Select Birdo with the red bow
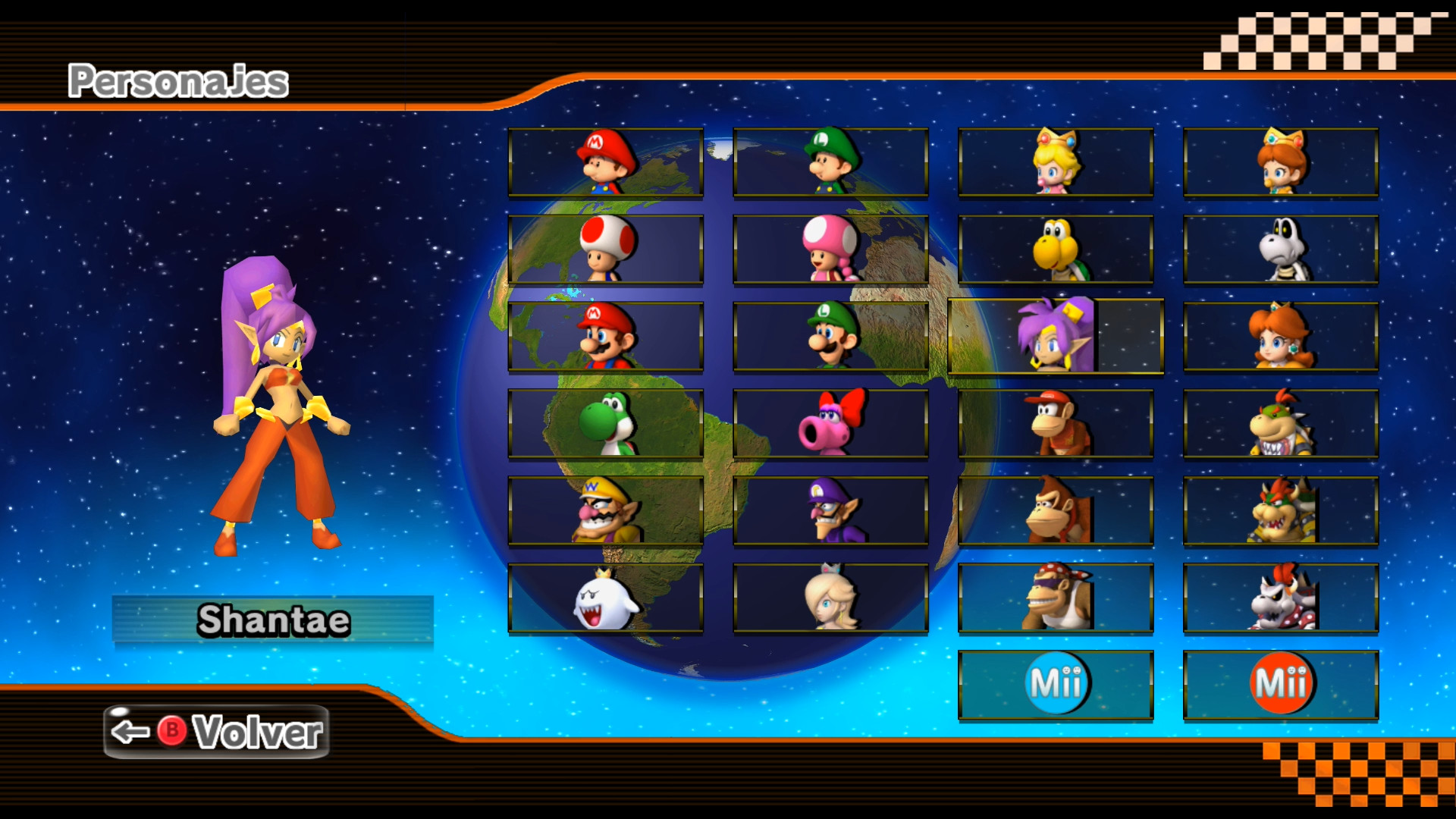 pyautogui.click(x=830, y=423)
